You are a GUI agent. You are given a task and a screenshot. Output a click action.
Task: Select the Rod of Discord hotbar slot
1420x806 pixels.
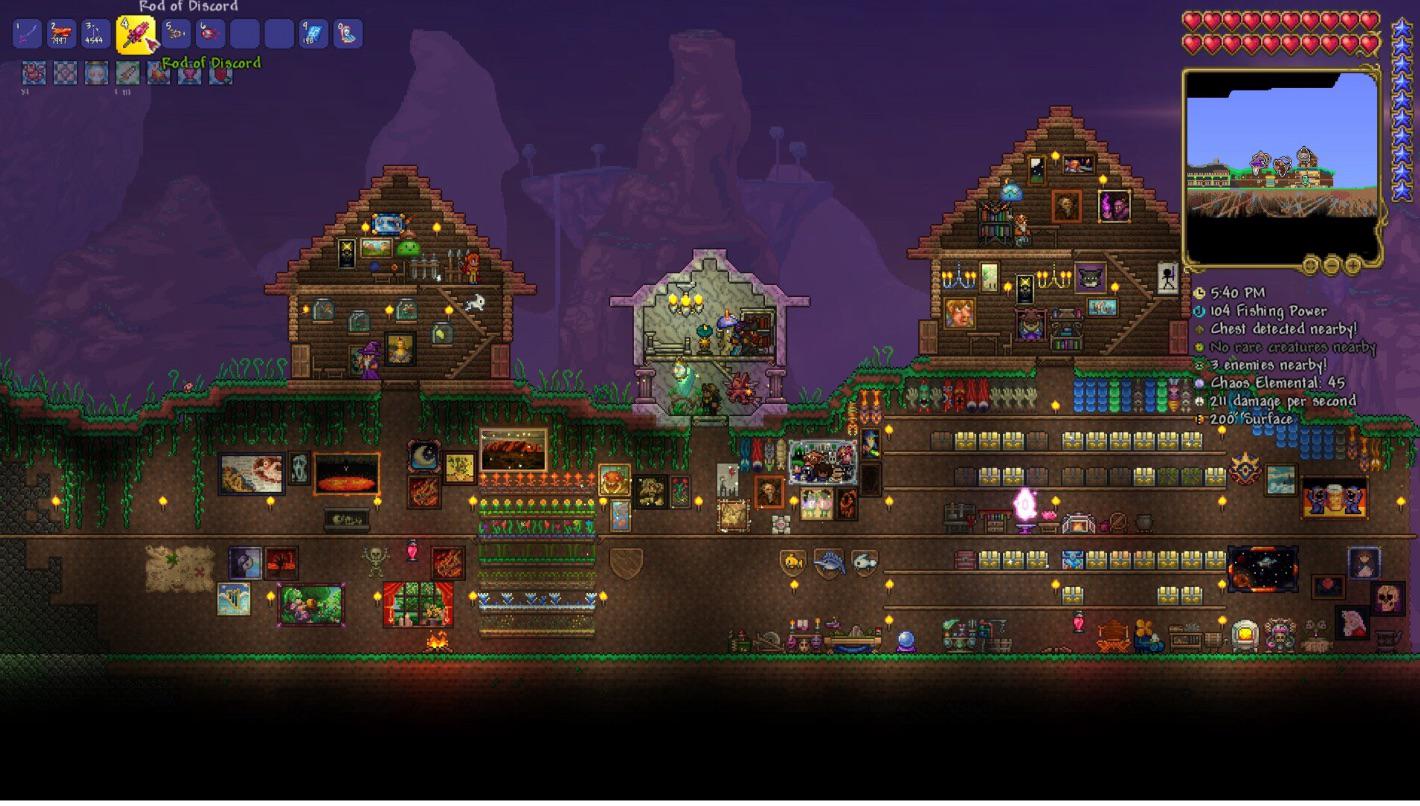click(136, 35)
